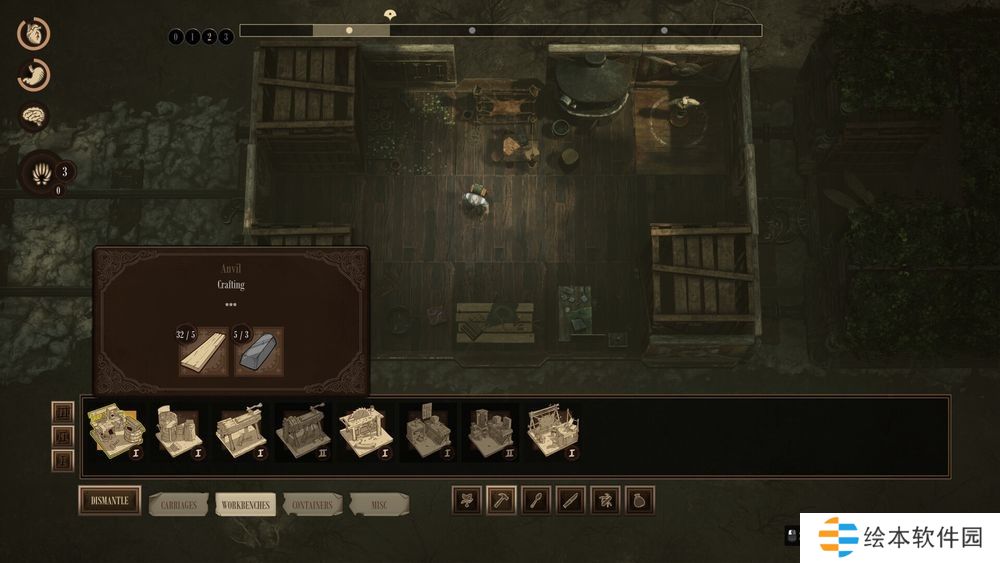Viewport: 1000px width, 563px height.
Task: Choose the leaf category icon
Action: point(466,501)
